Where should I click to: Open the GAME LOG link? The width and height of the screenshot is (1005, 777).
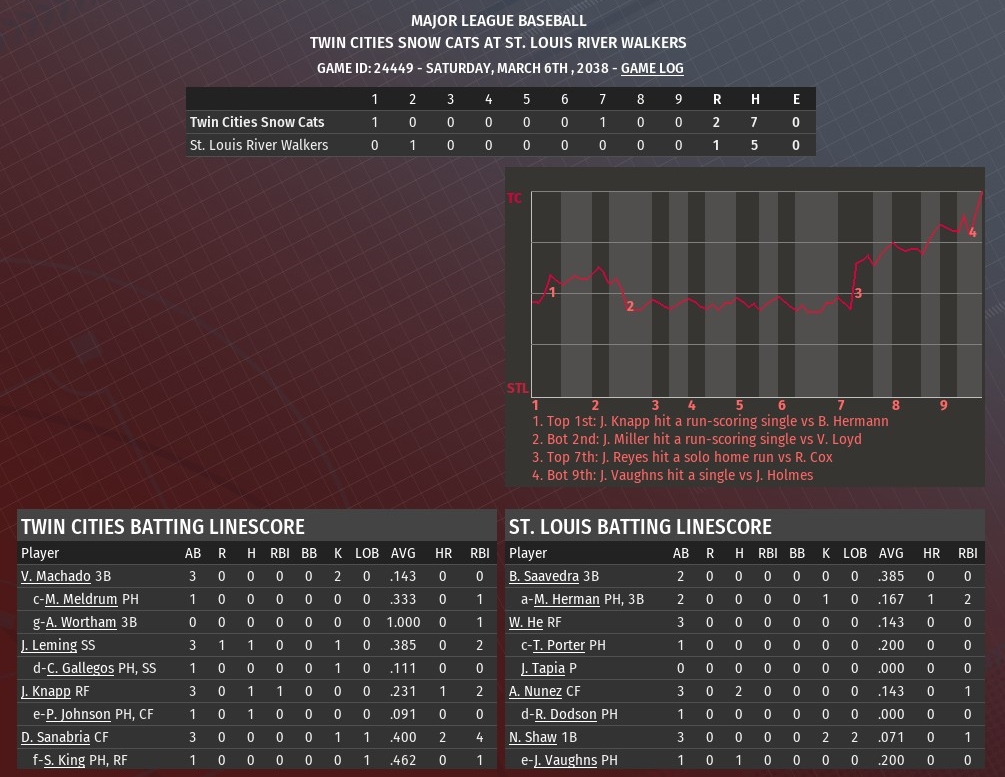tap(652, 68)
